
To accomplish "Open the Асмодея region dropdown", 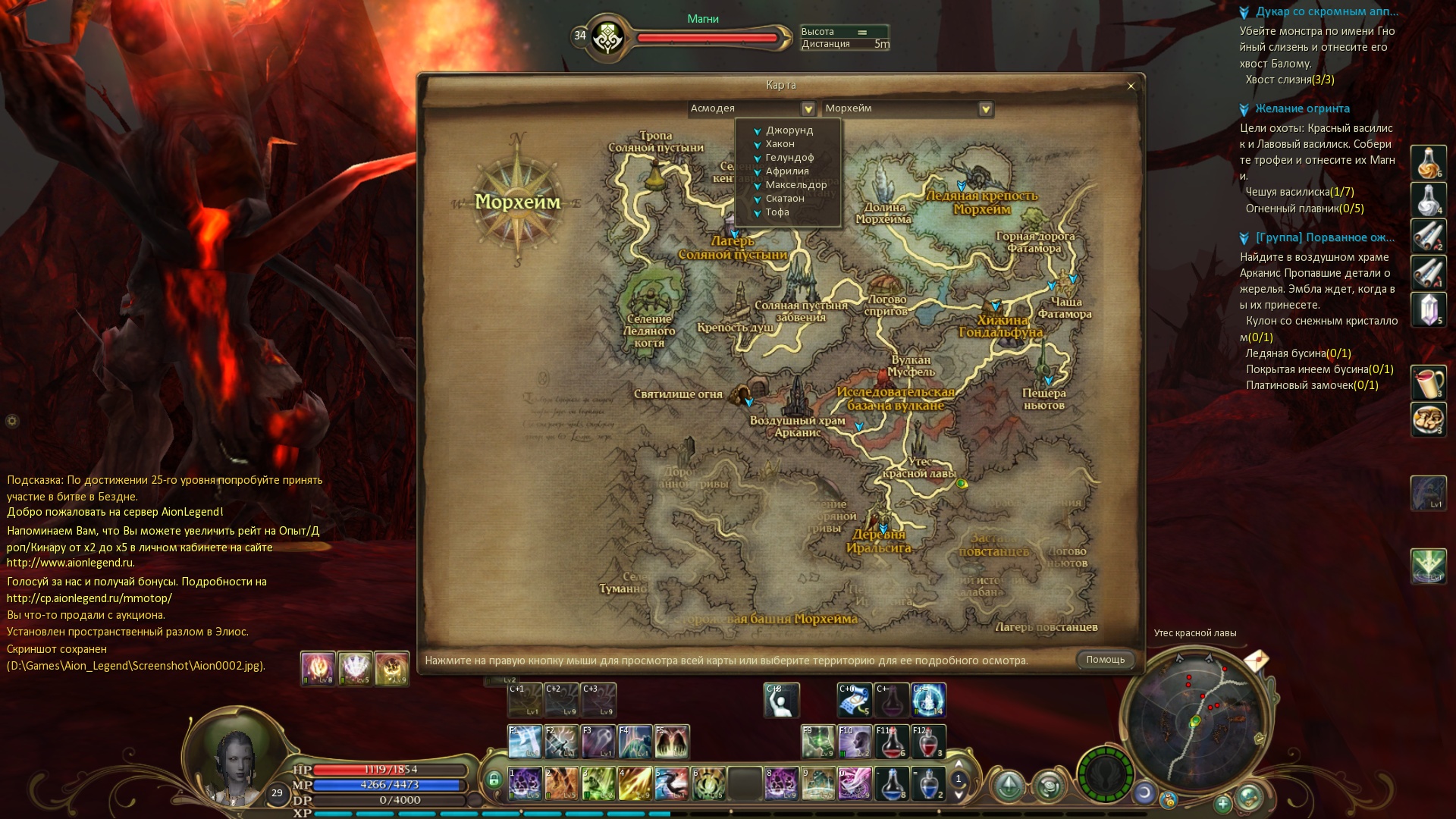I will point(808,109).
